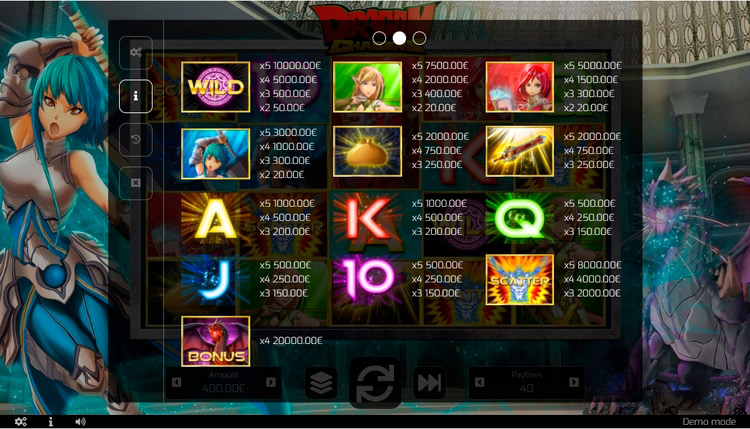Increase Paylines with right arrow

(x=574, y=382)
